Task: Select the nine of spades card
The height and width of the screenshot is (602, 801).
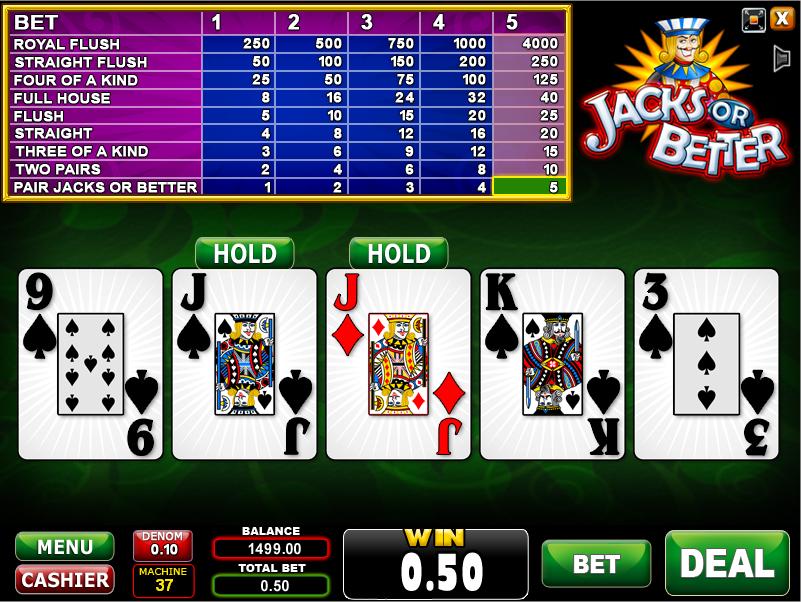Action: coord(90,364)
